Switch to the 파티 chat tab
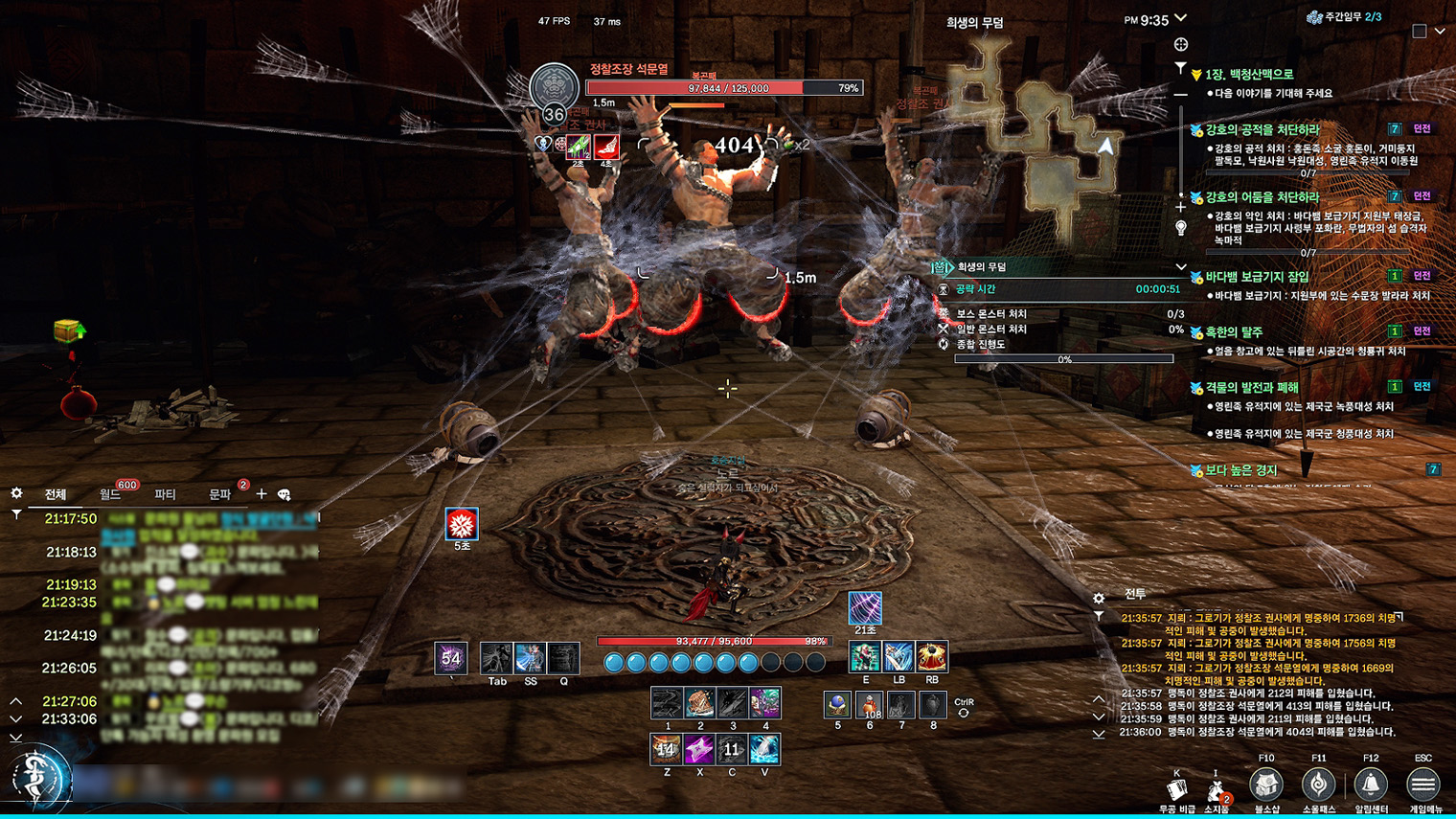Screen dimensions: 1456x819 [x=165, y=494]
